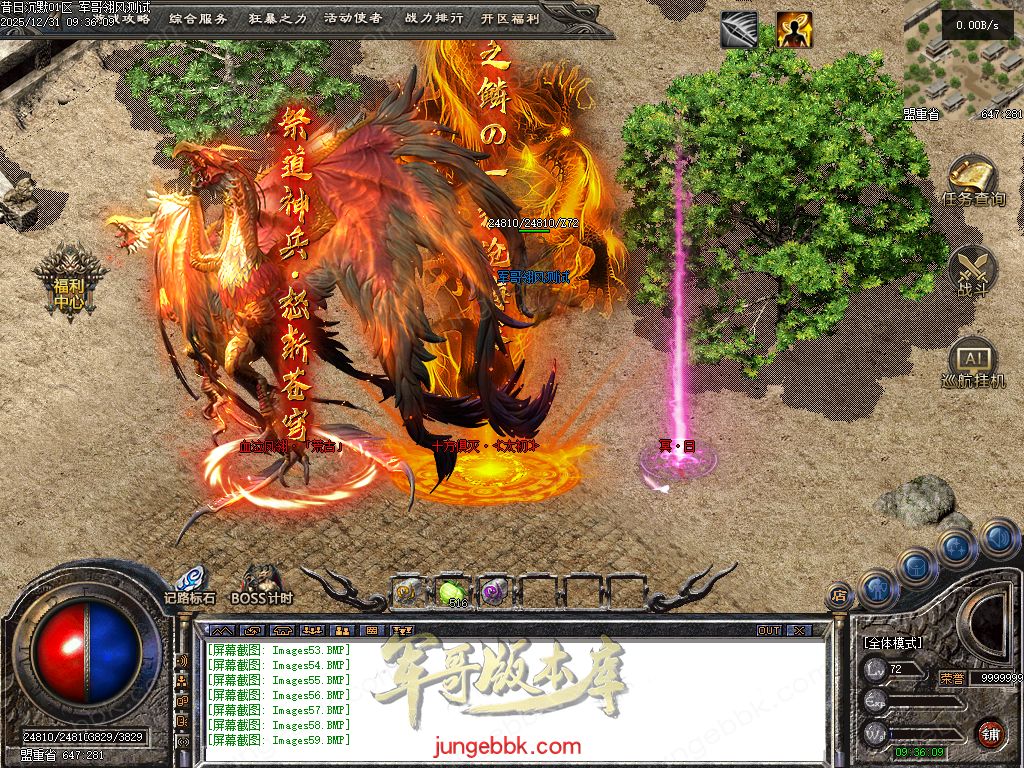Open the character equipment round button

[877, 588]
